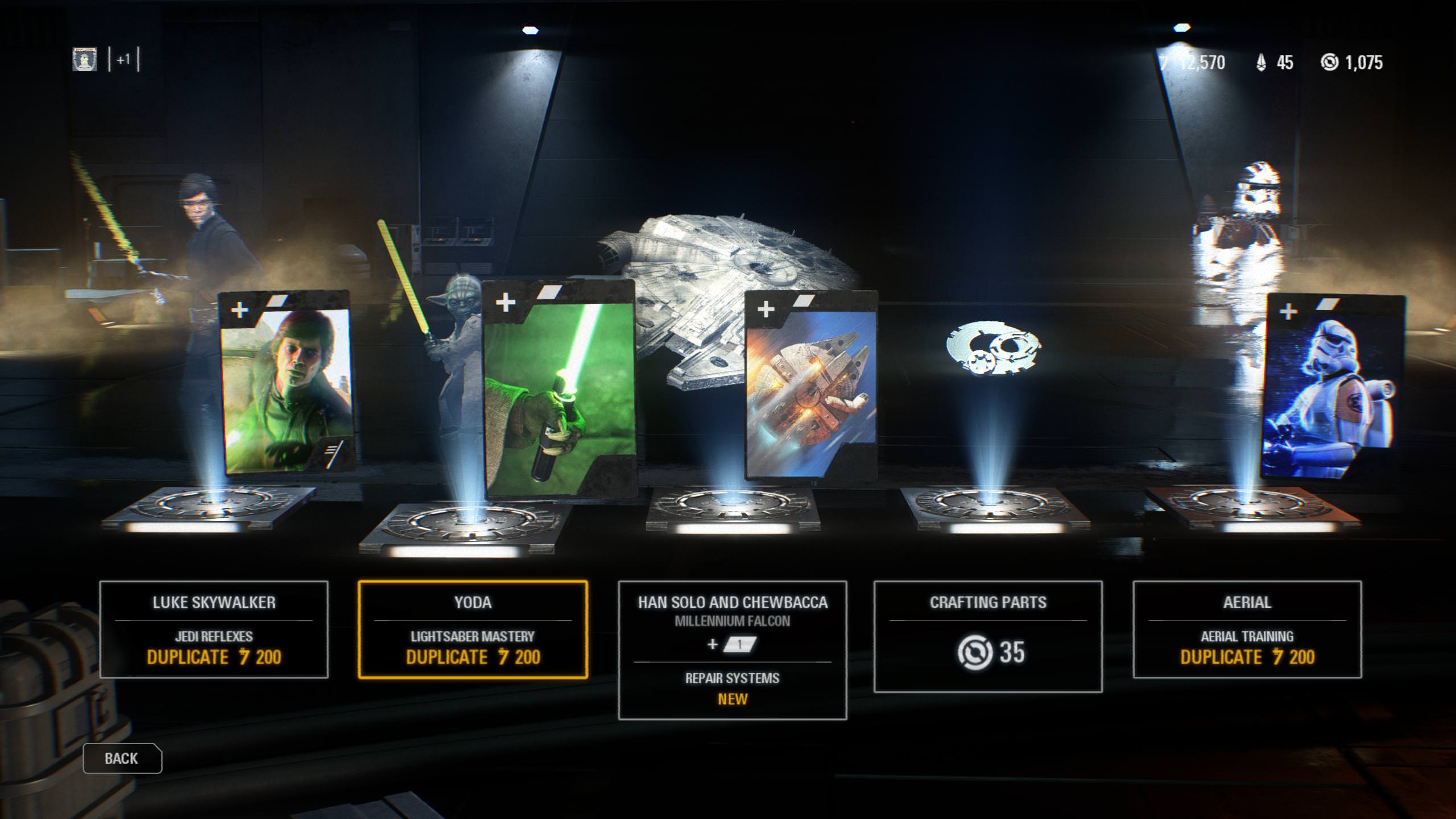Choose the Yoda Lightsaber Mastery panel
Viewport: 1456px width, 819px height.
click(x=473, y=630)
